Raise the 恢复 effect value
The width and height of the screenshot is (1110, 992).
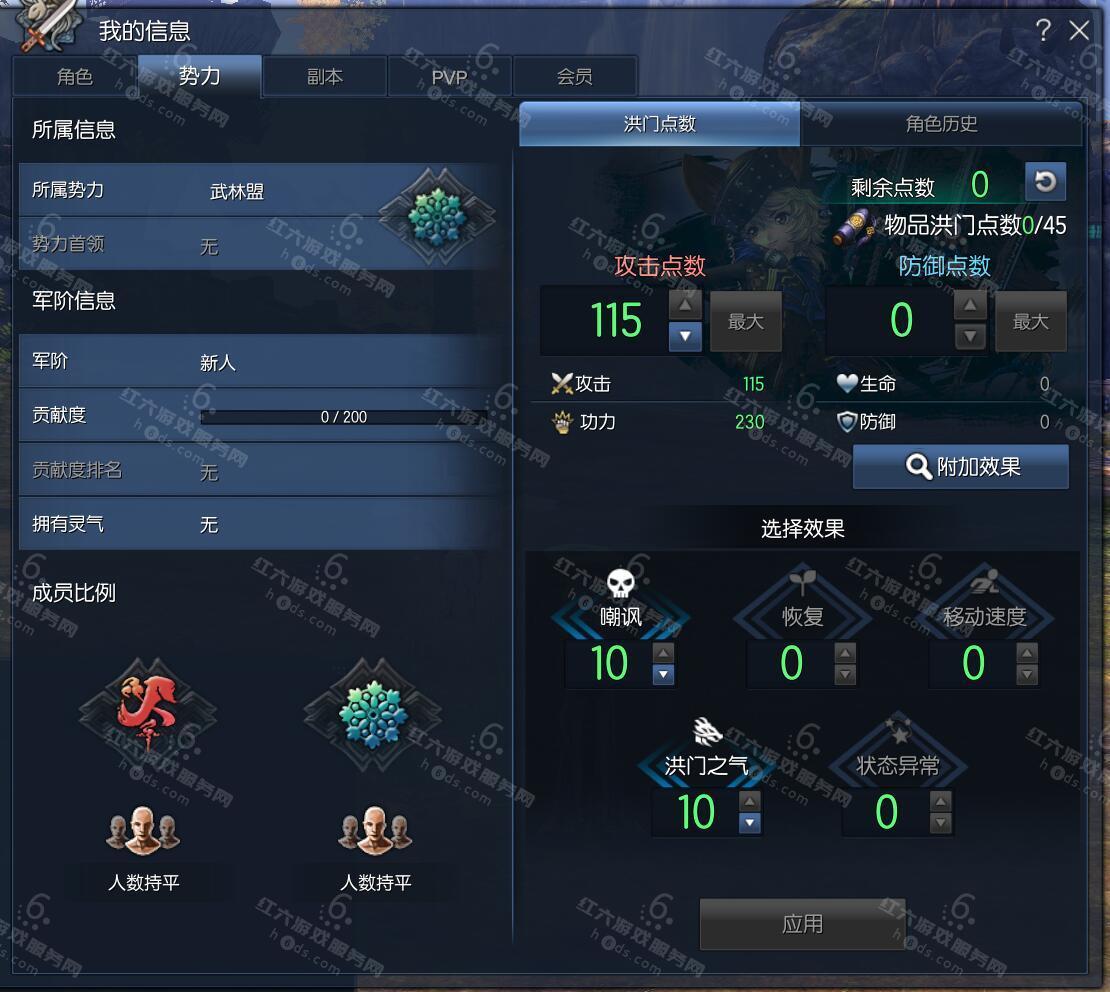pos(845,653)
